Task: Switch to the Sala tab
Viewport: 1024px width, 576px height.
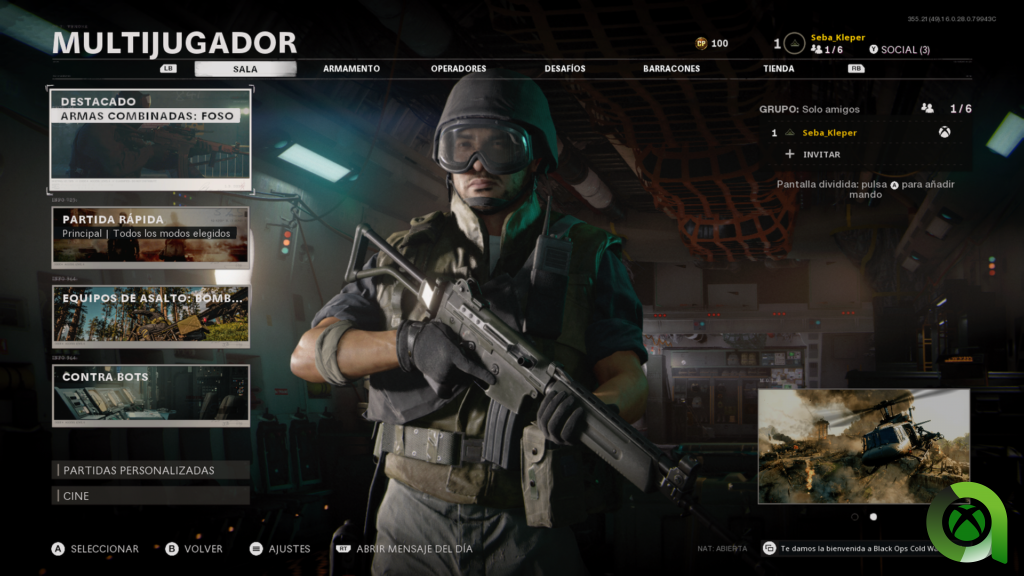Action: [245, 69]
